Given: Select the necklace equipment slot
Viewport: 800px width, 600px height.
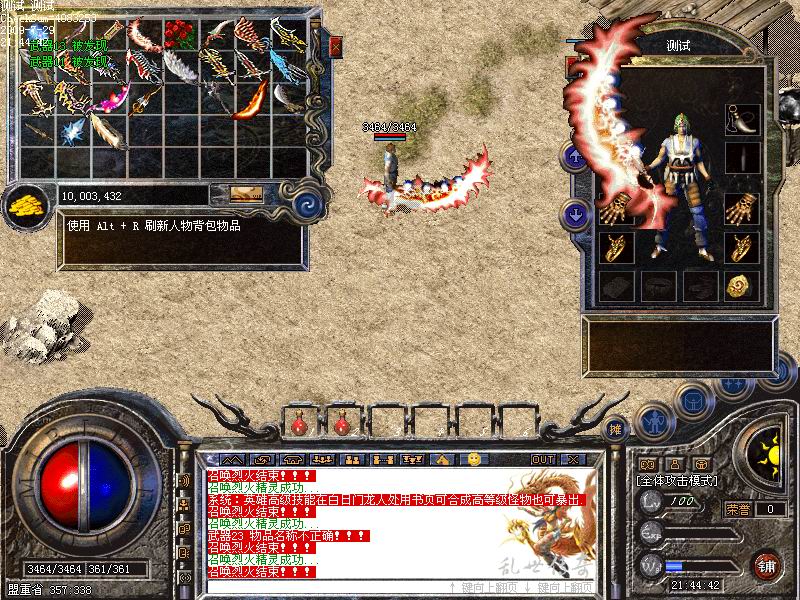Looking at the screenshot, I should (x=741, y=120).
